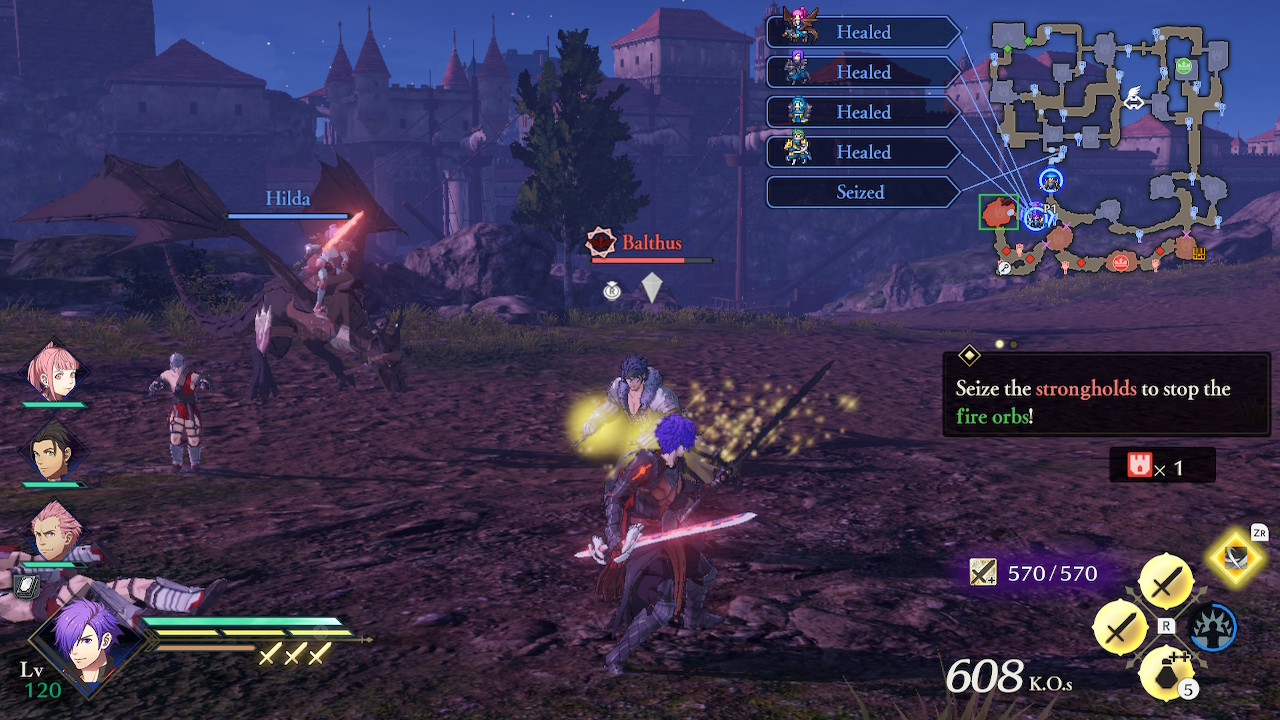Click the topmost Healed notification banner
This screenshot has height=720, width=1280.
pos(862,32)
